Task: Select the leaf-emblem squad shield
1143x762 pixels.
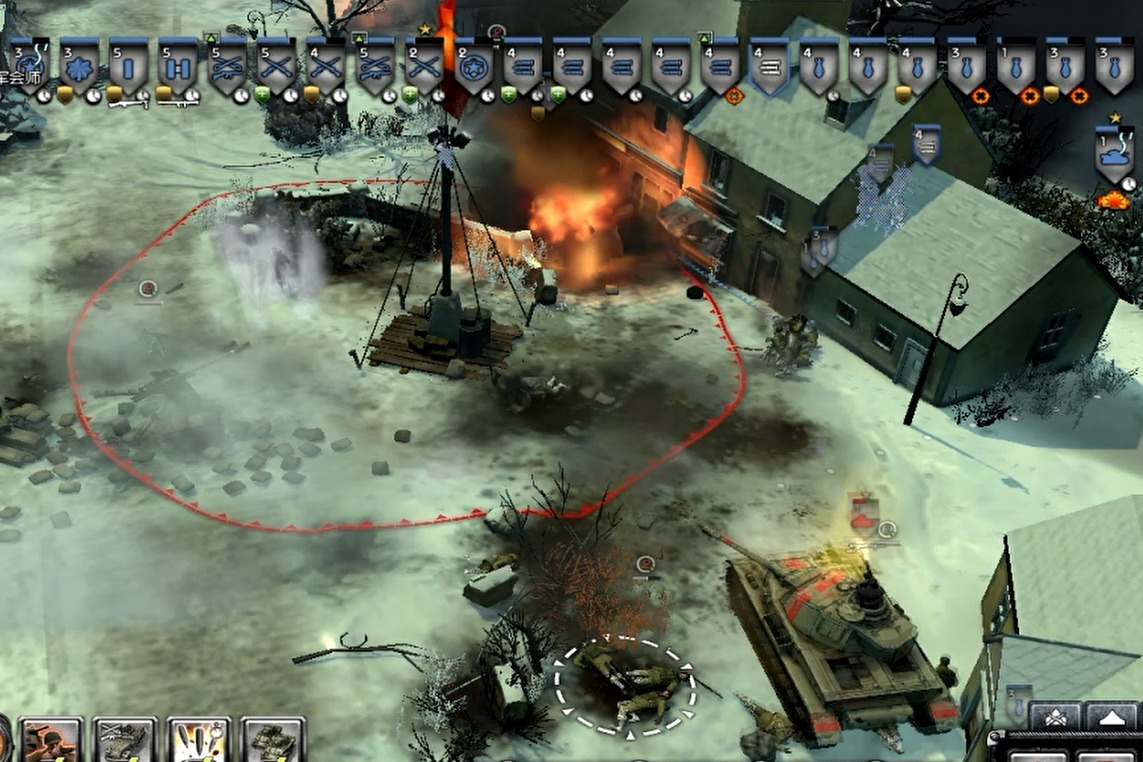Action: (79, 67)
